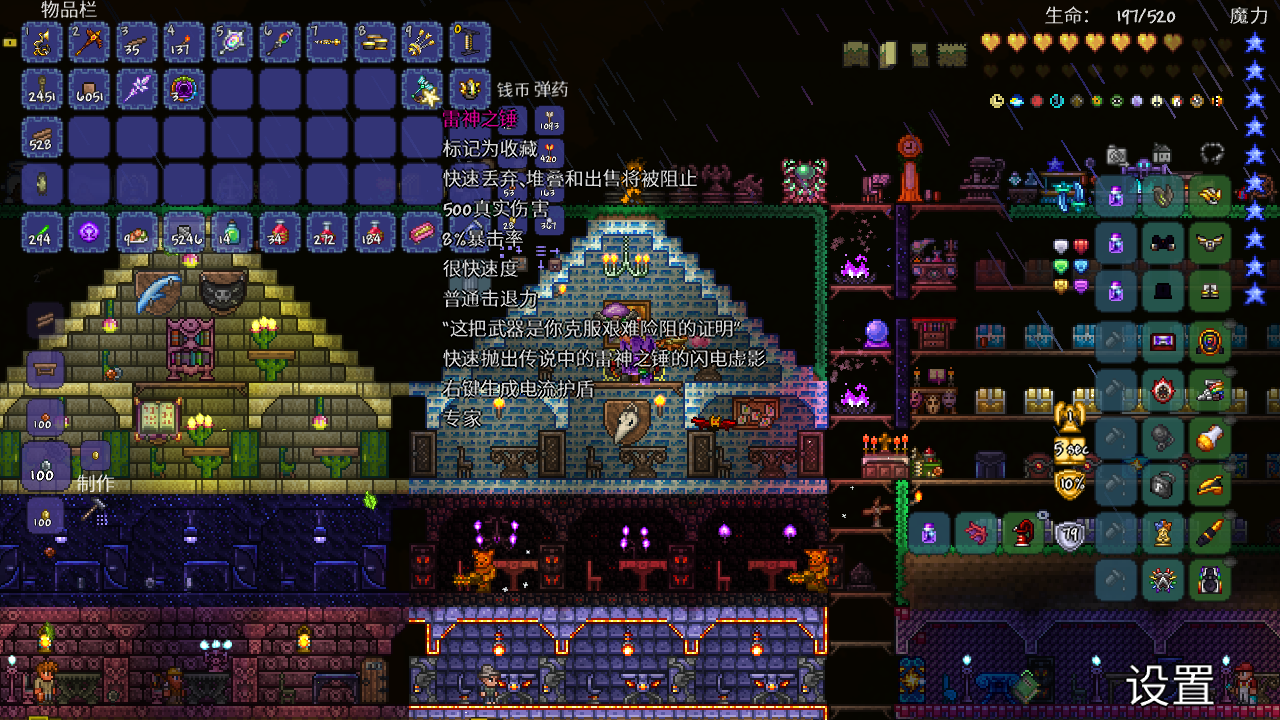Screen dimensions: 1280x720
Task: Select the pickaxe in hotbar slot 2
Action: pyautogui.click(x=90, y=42)
